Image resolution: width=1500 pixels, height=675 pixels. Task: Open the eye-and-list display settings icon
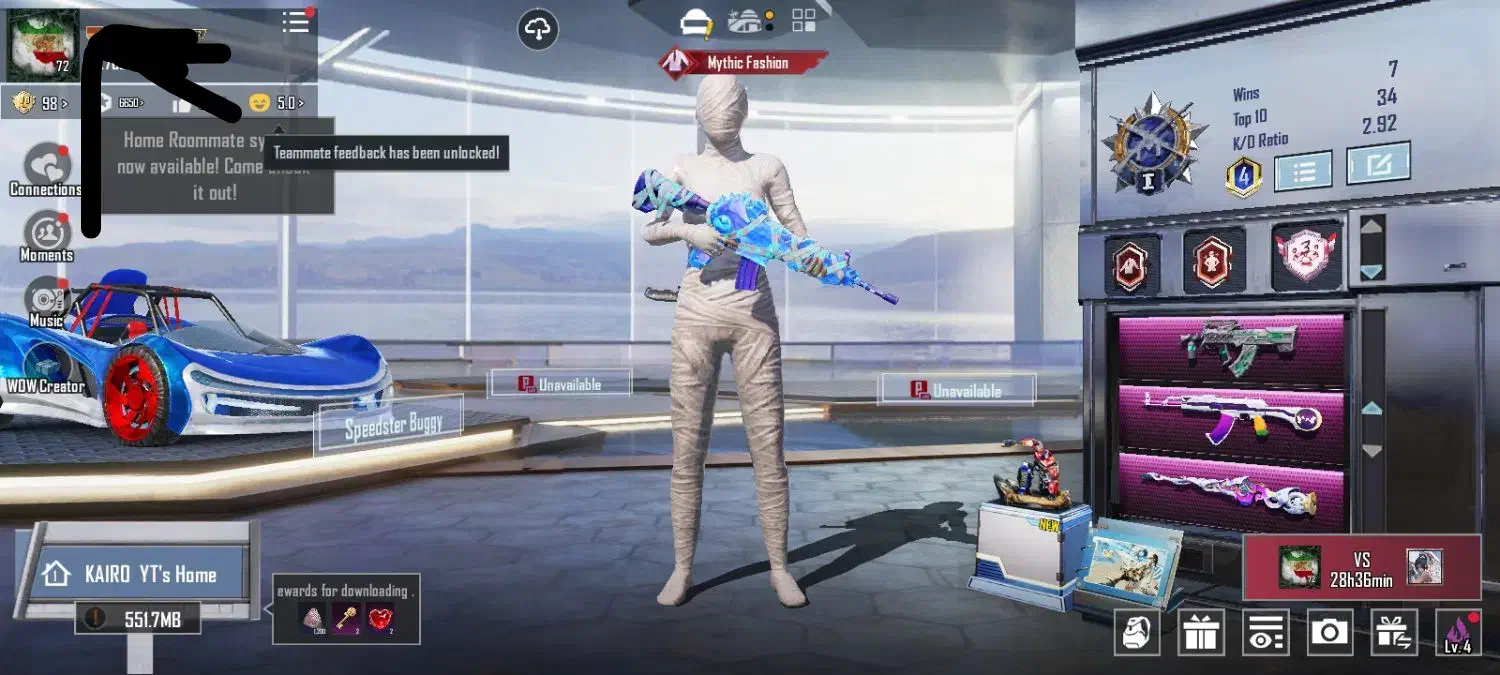coord(1265,632)
